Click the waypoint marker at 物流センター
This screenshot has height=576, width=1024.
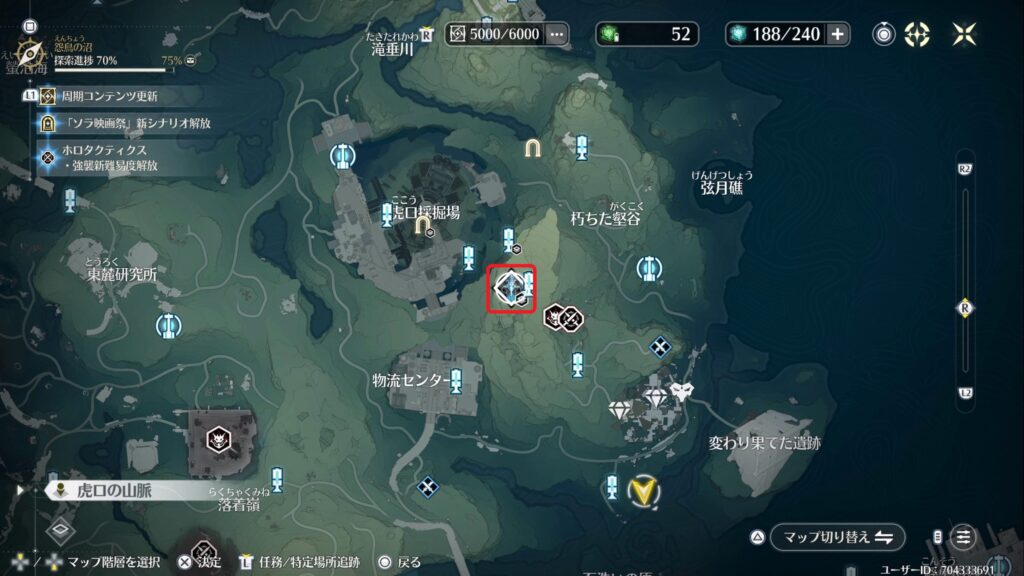tap(456, 381)
